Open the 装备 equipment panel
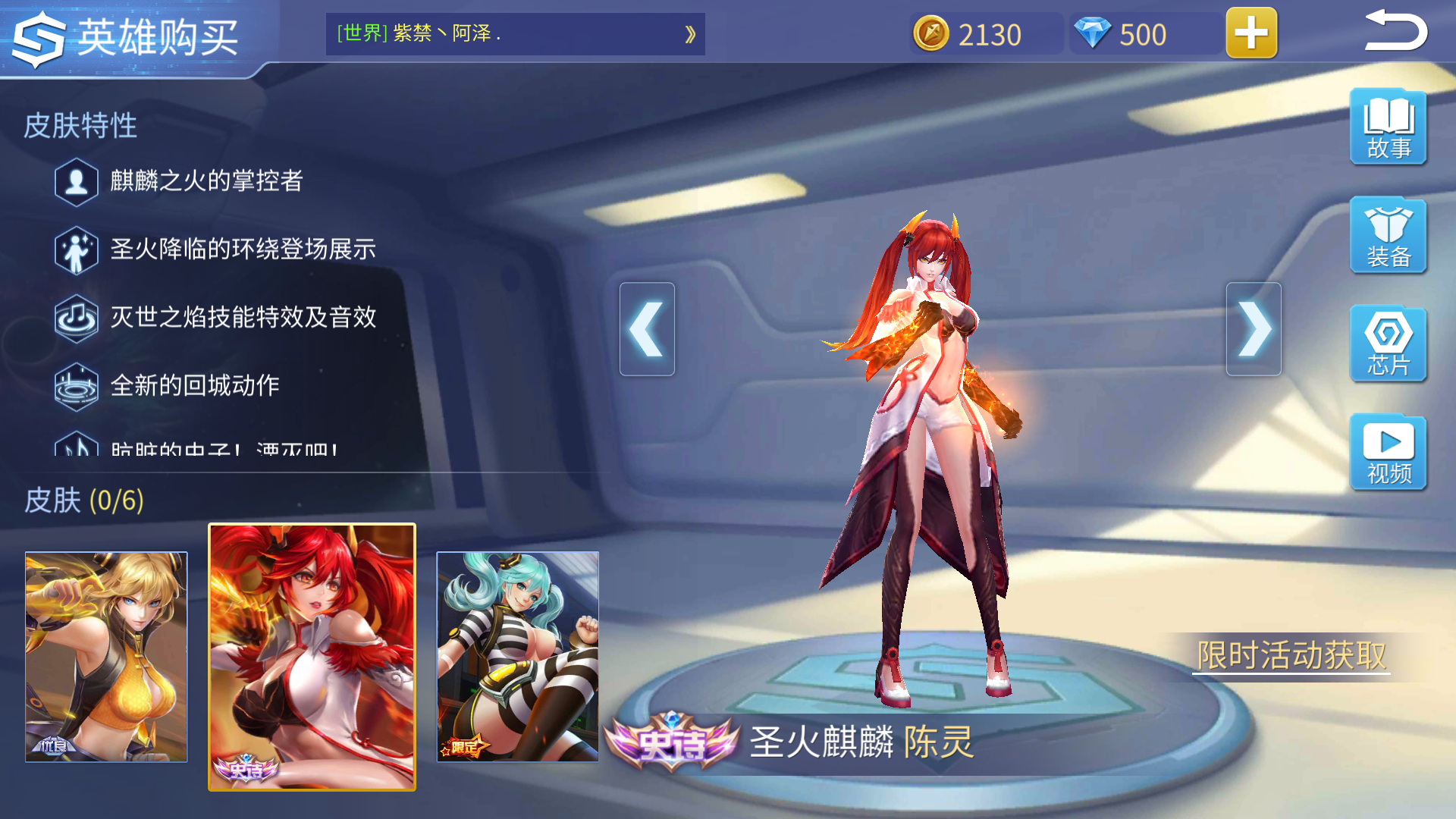The height and width of the screenshot is (819, 1456). [x=1388, y=237]
